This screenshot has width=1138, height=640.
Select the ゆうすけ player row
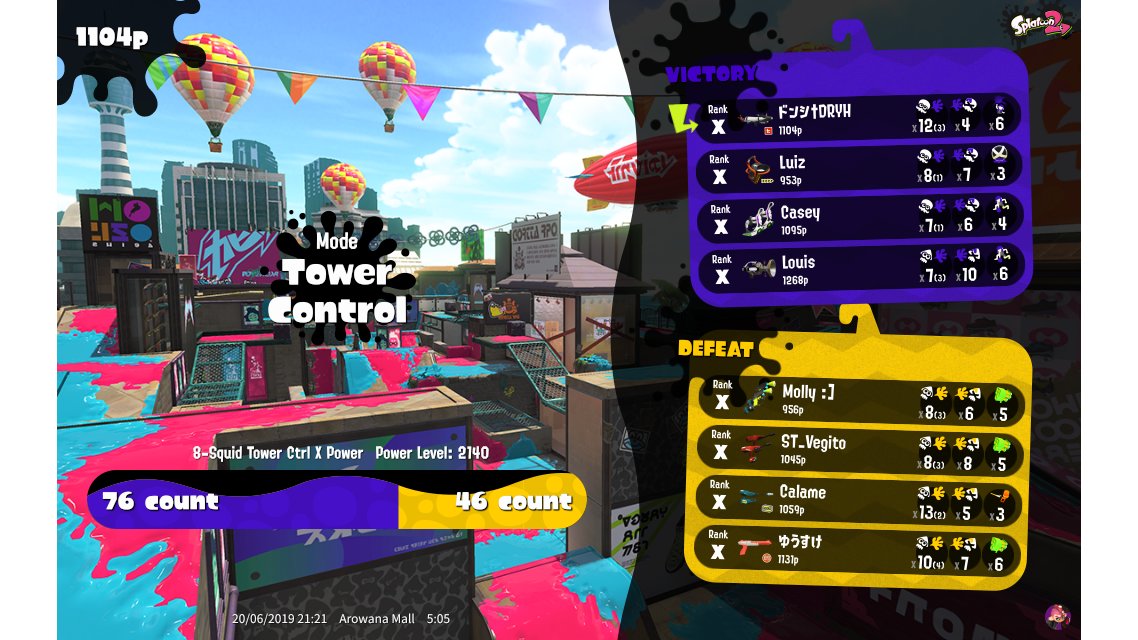pyautogui.click(x=857, y=548)
